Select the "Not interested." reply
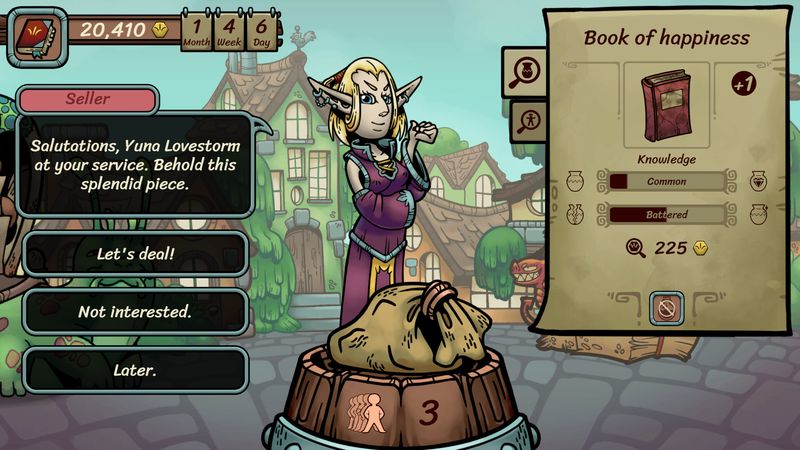800x450 pixels. [x=135, y=312]
